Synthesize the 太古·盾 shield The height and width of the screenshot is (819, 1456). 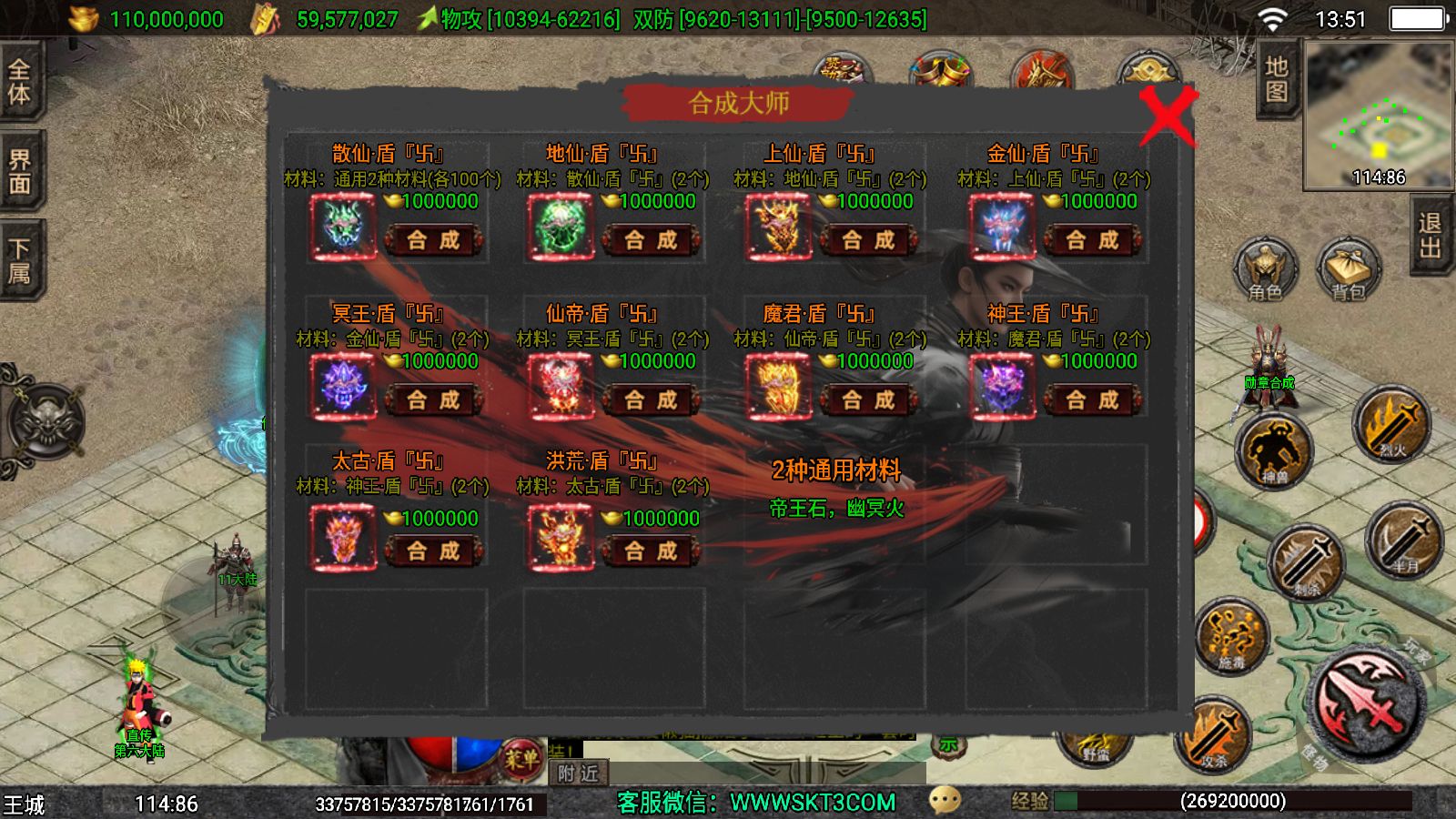pos(433,551)
